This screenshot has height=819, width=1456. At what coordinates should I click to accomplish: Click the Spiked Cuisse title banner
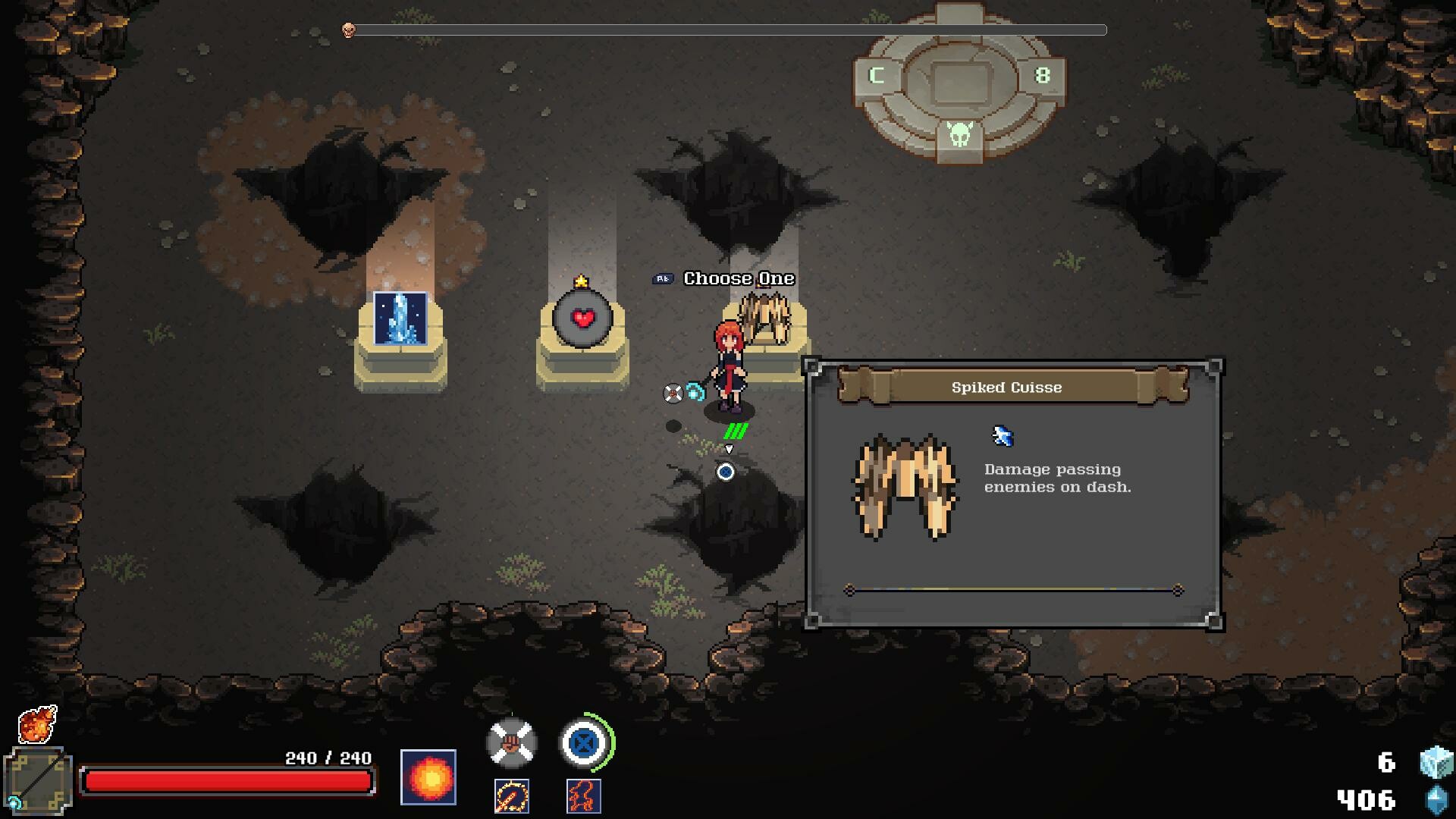1006,387
